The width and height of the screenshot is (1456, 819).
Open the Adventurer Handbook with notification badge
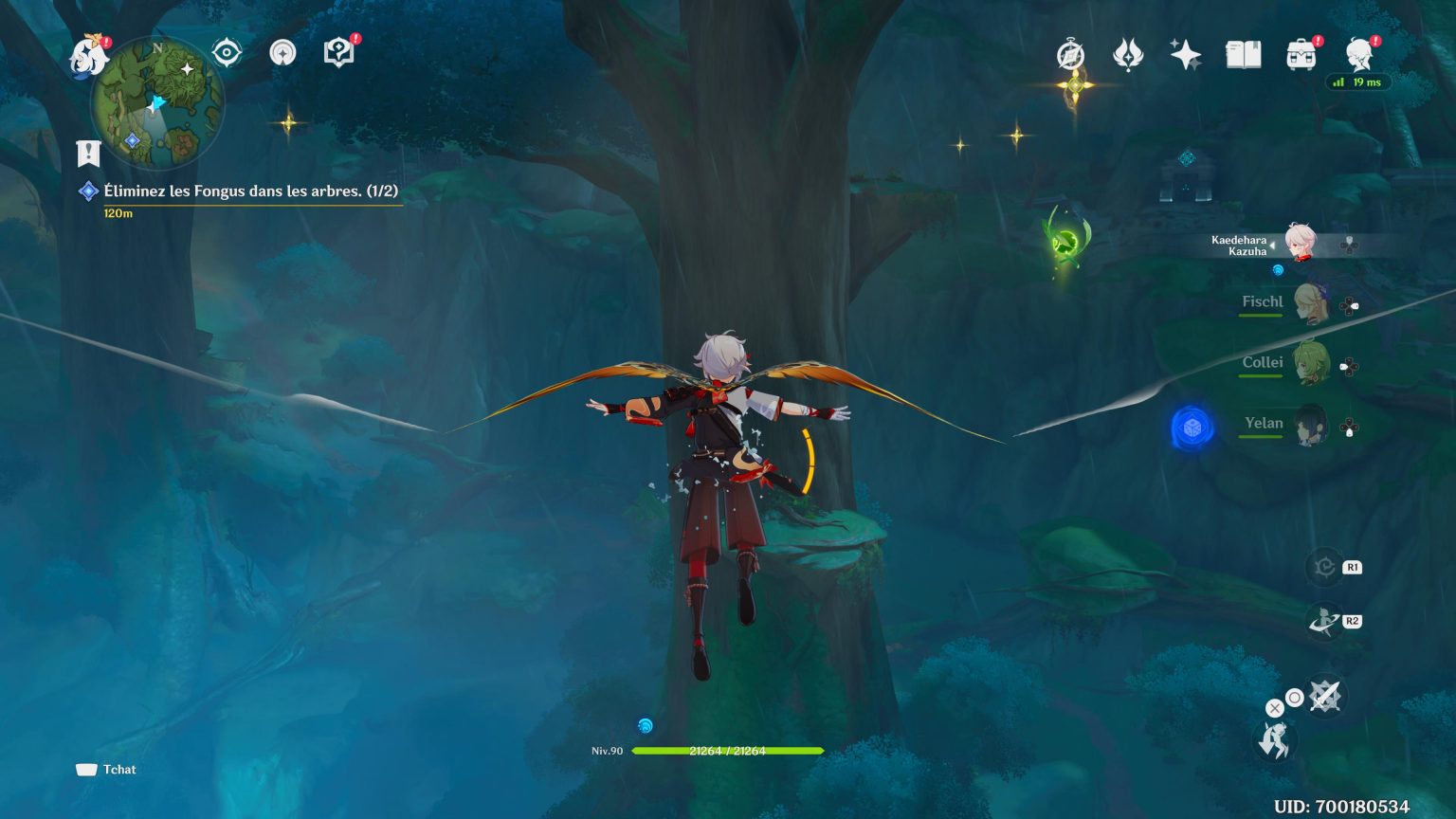click(x=337, y=52)
